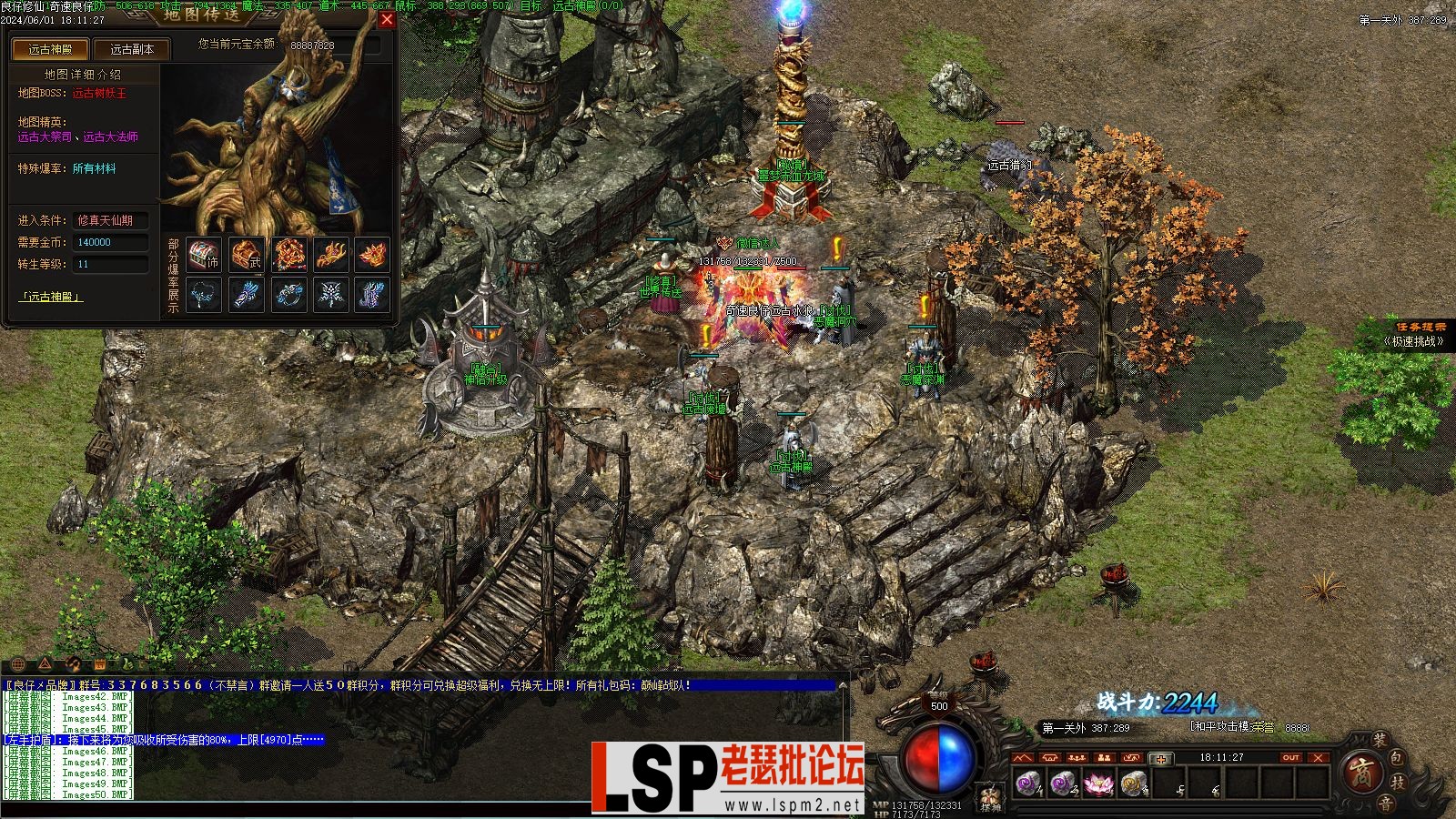Open the 技 skills button
Image resolution: width=1456 pixels, height=819 pixels.
pos(1400,783)
